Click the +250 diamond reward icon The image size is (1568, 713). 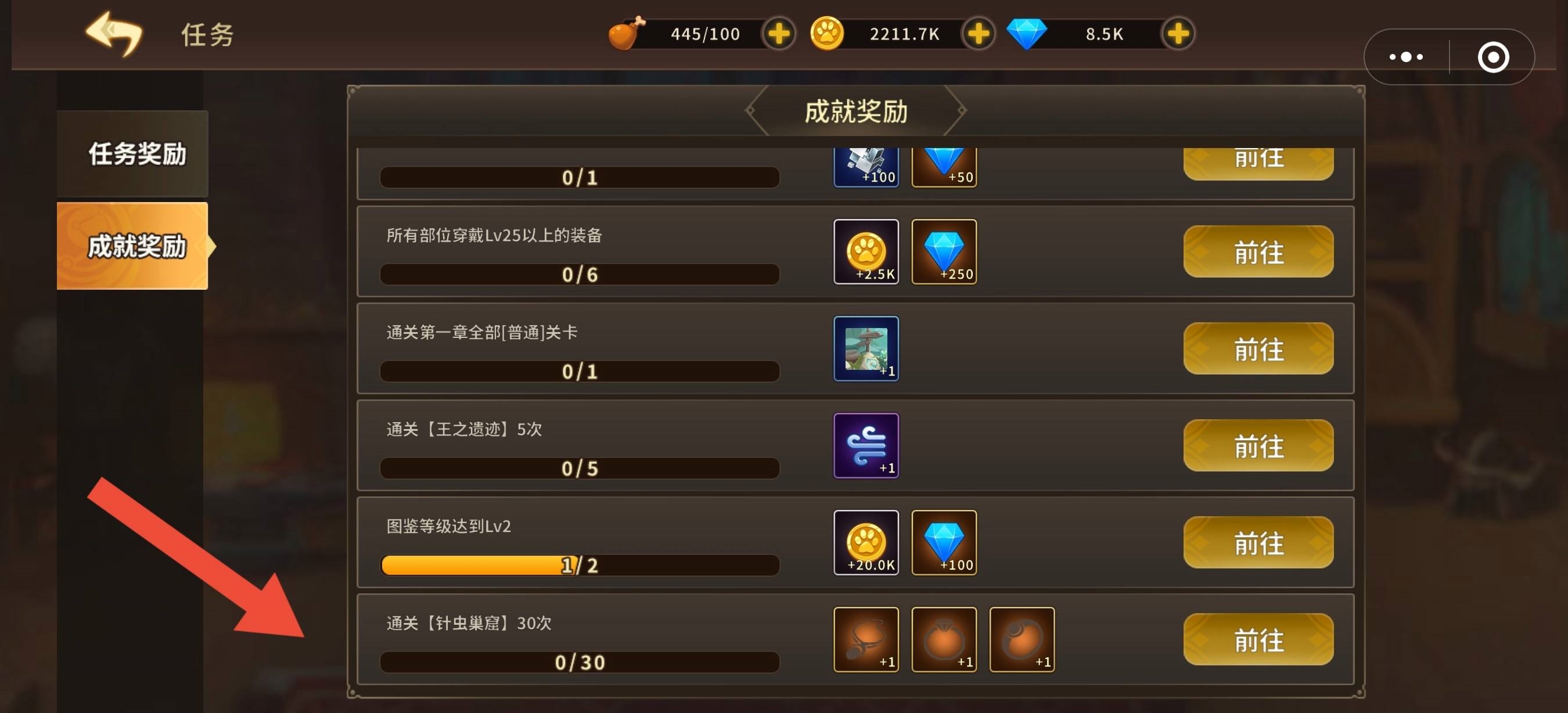(944, 251)
